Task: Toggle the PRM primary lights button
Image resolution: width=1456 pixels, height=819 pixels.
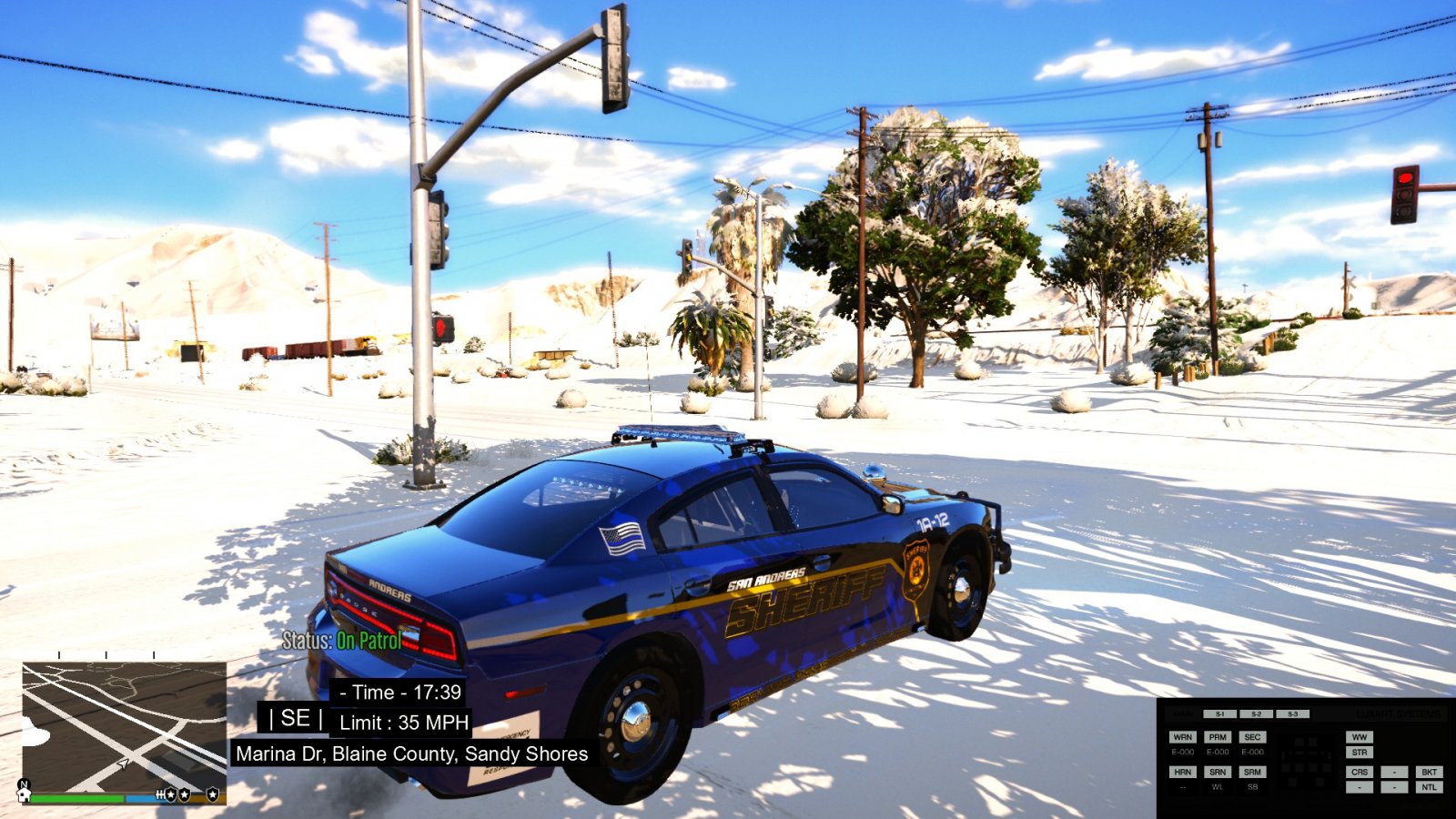Action: 1218,737
